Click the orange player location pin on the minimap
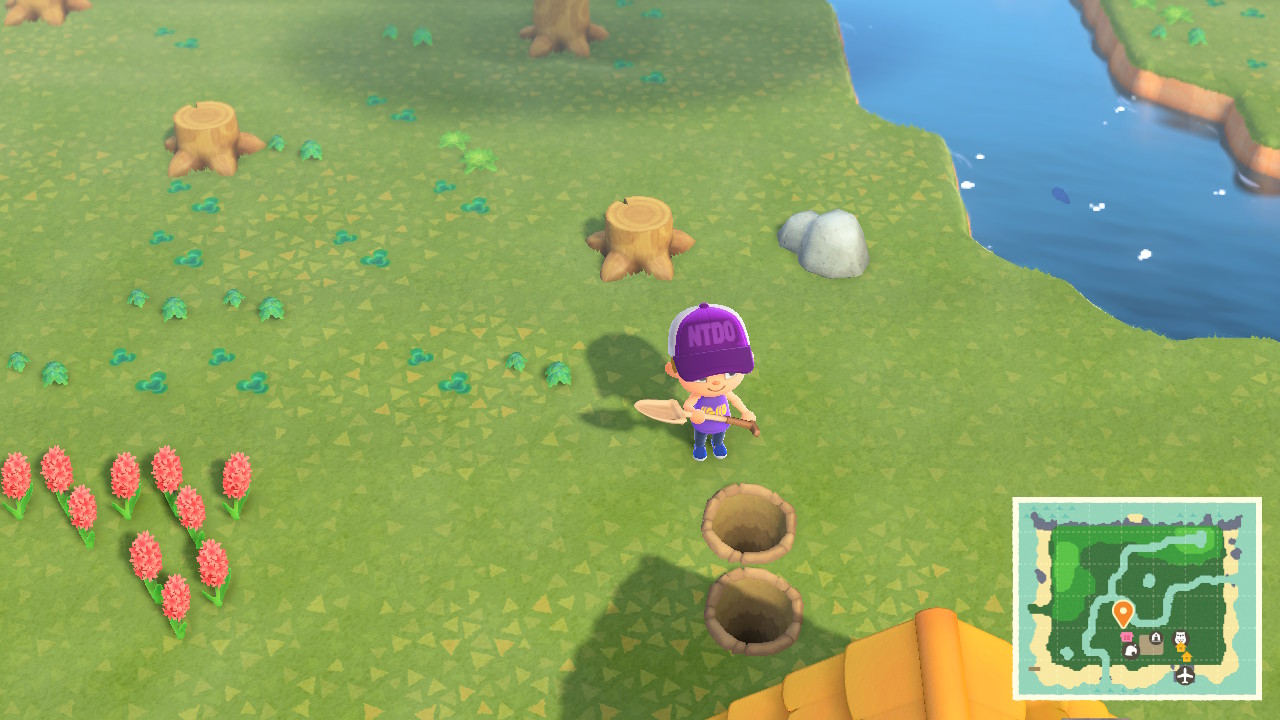 coord(1123,612)
